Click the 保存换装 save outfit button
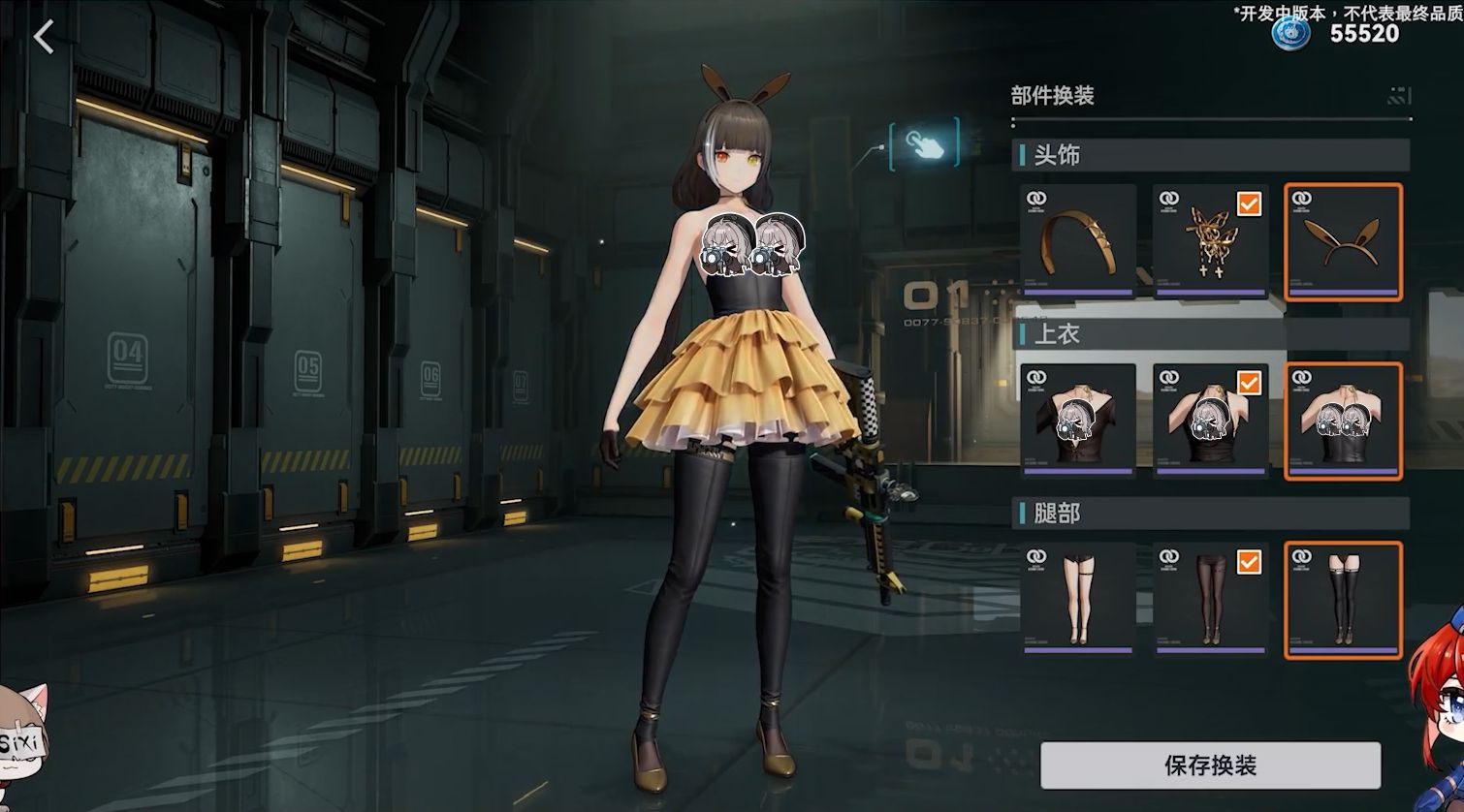 [x=1209, y=765]
